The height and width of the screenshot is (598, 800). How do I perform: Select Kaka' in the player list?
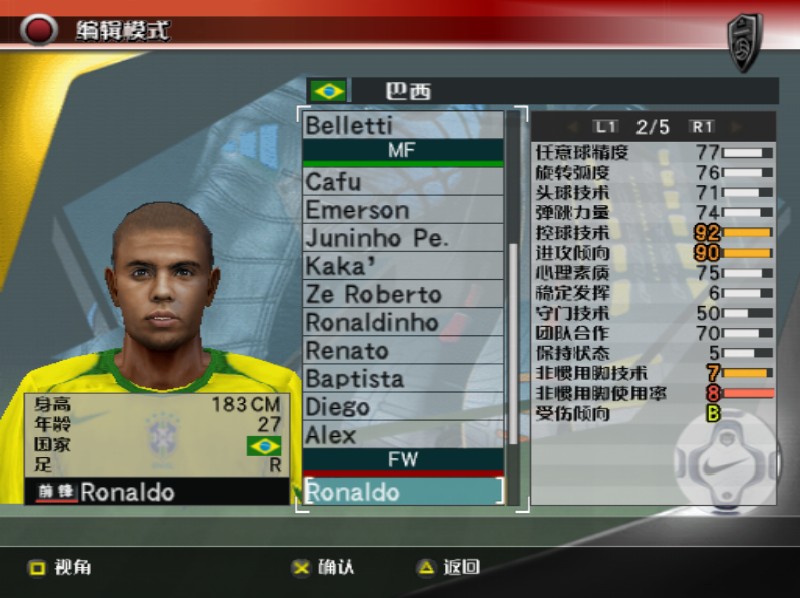tap(402, 266)
